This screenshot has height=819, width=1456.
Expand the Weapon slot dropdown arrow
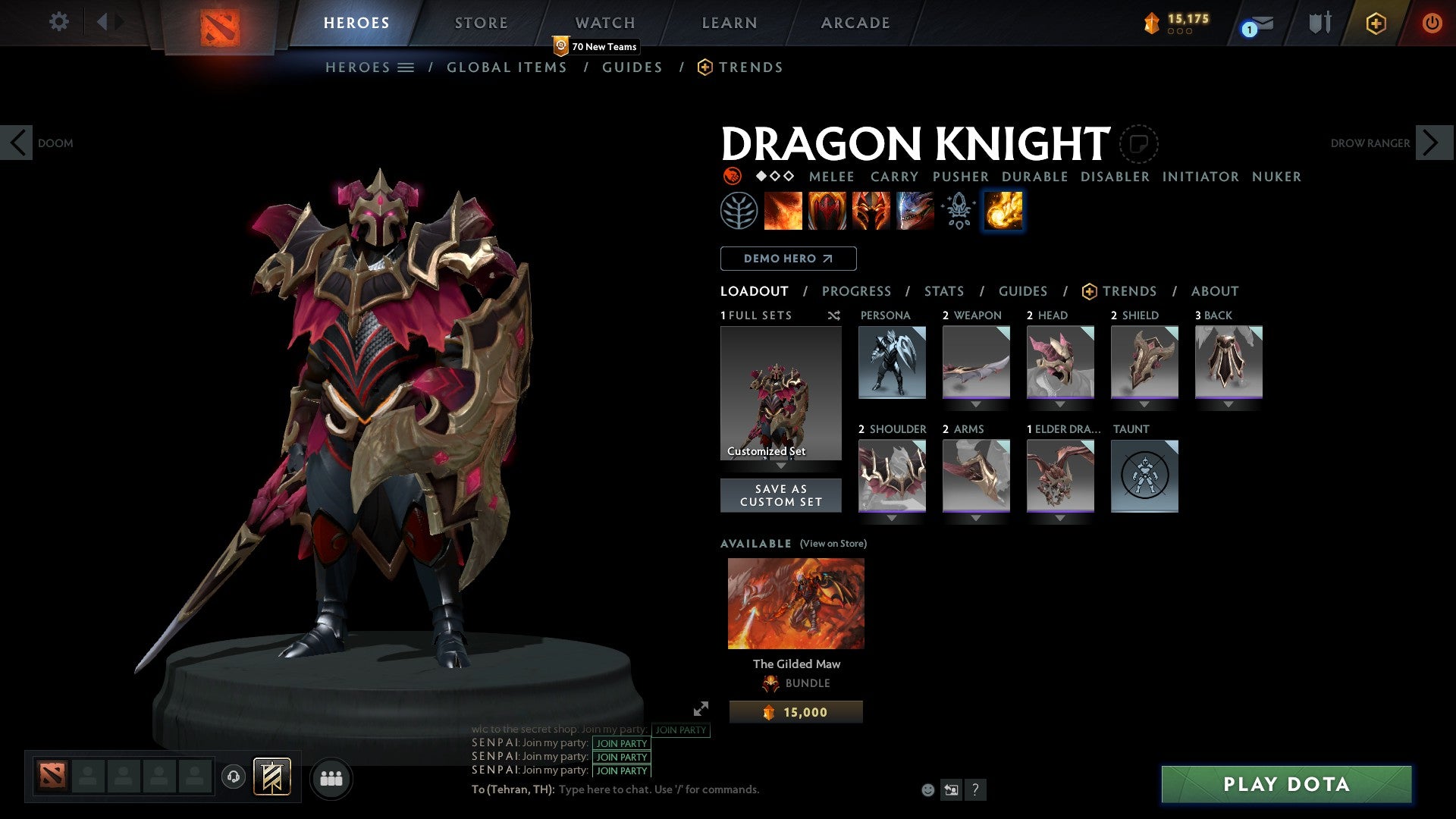point(976,404)
